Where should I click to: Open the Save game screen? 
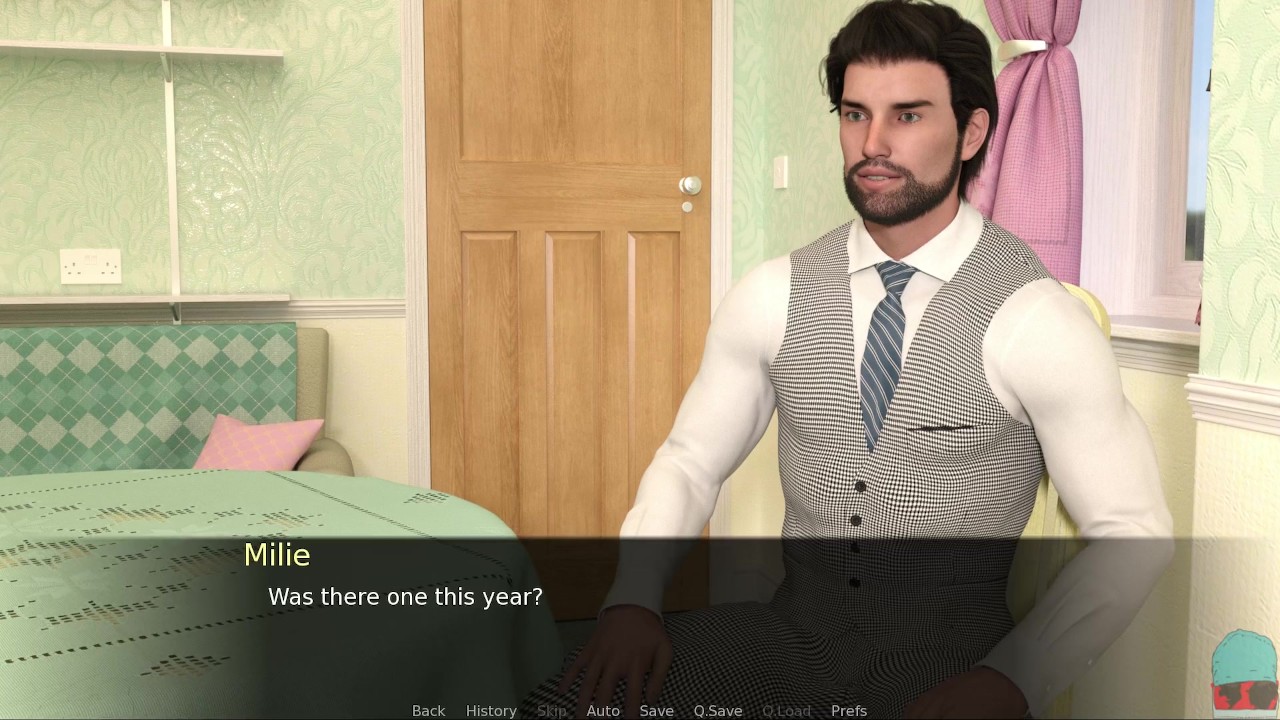click(x=656, y=710)
